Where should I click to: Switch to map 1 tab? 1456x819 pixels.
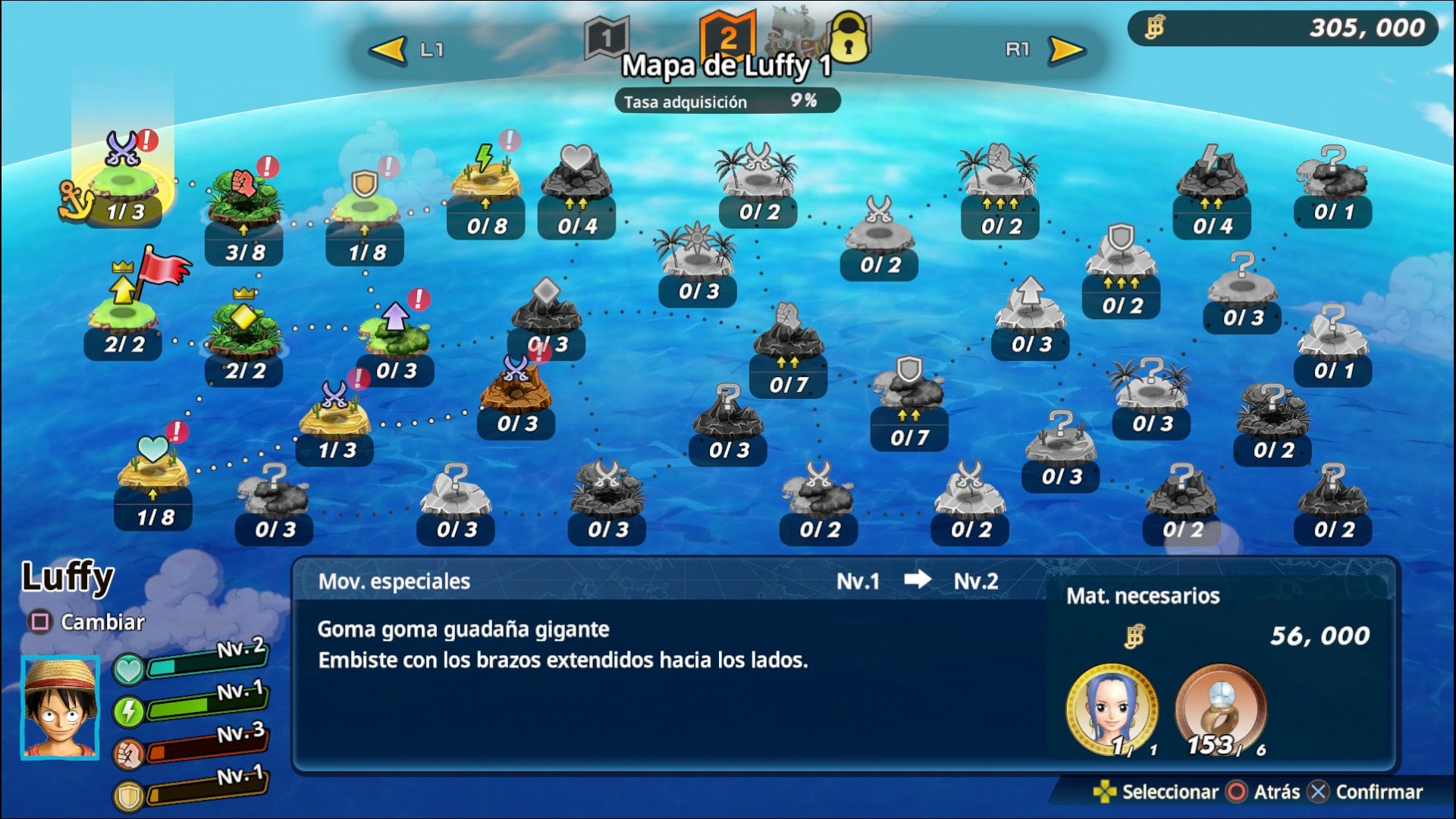point(607,34)
